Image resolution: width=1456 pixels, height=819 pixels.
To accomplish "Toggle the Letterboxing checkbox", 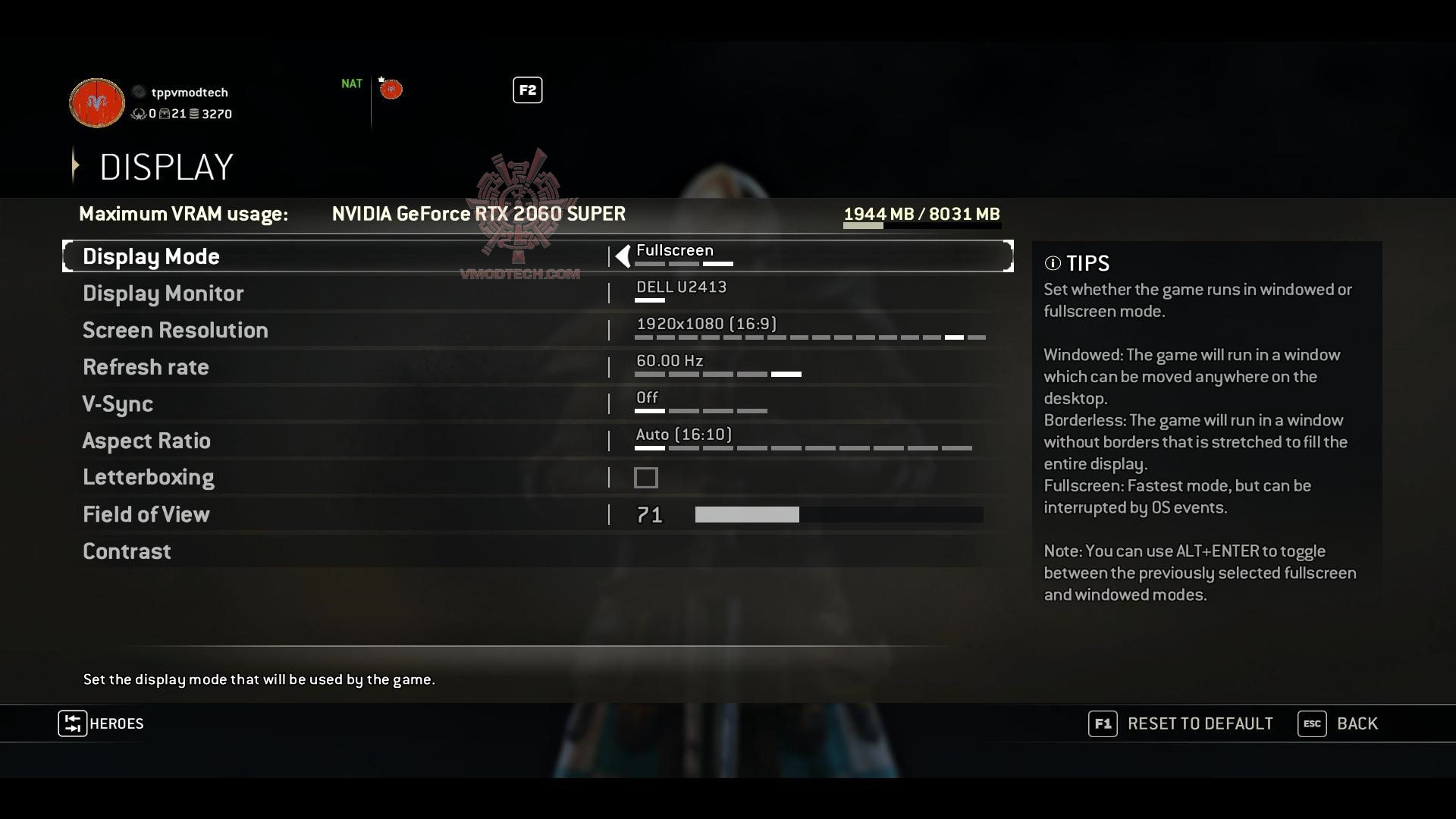I will pyautogui.click(x=646, y=478).
